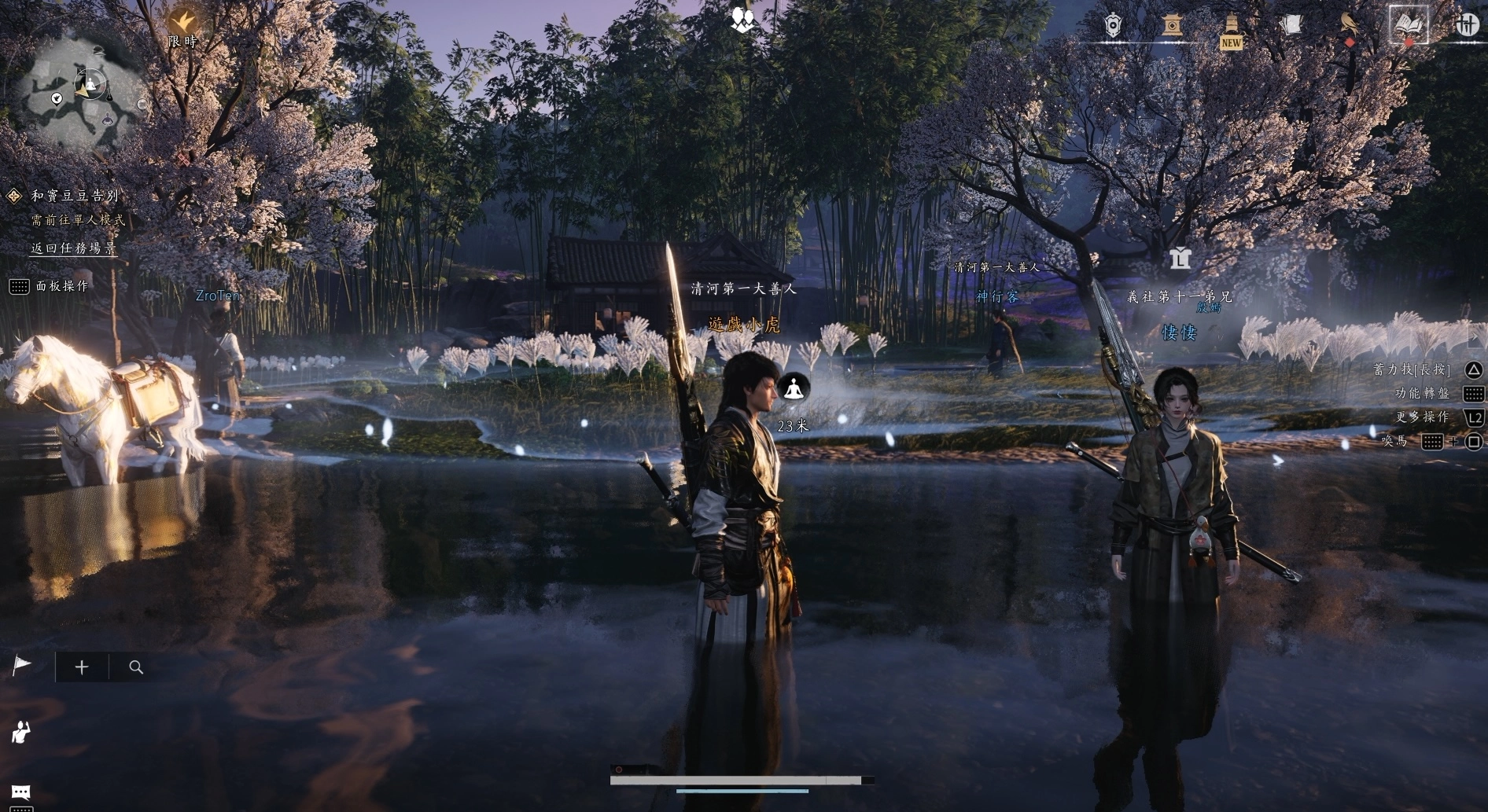Open the waving figure emote icon
This screenshot has width=1488, height=812.
click(21, 732)
